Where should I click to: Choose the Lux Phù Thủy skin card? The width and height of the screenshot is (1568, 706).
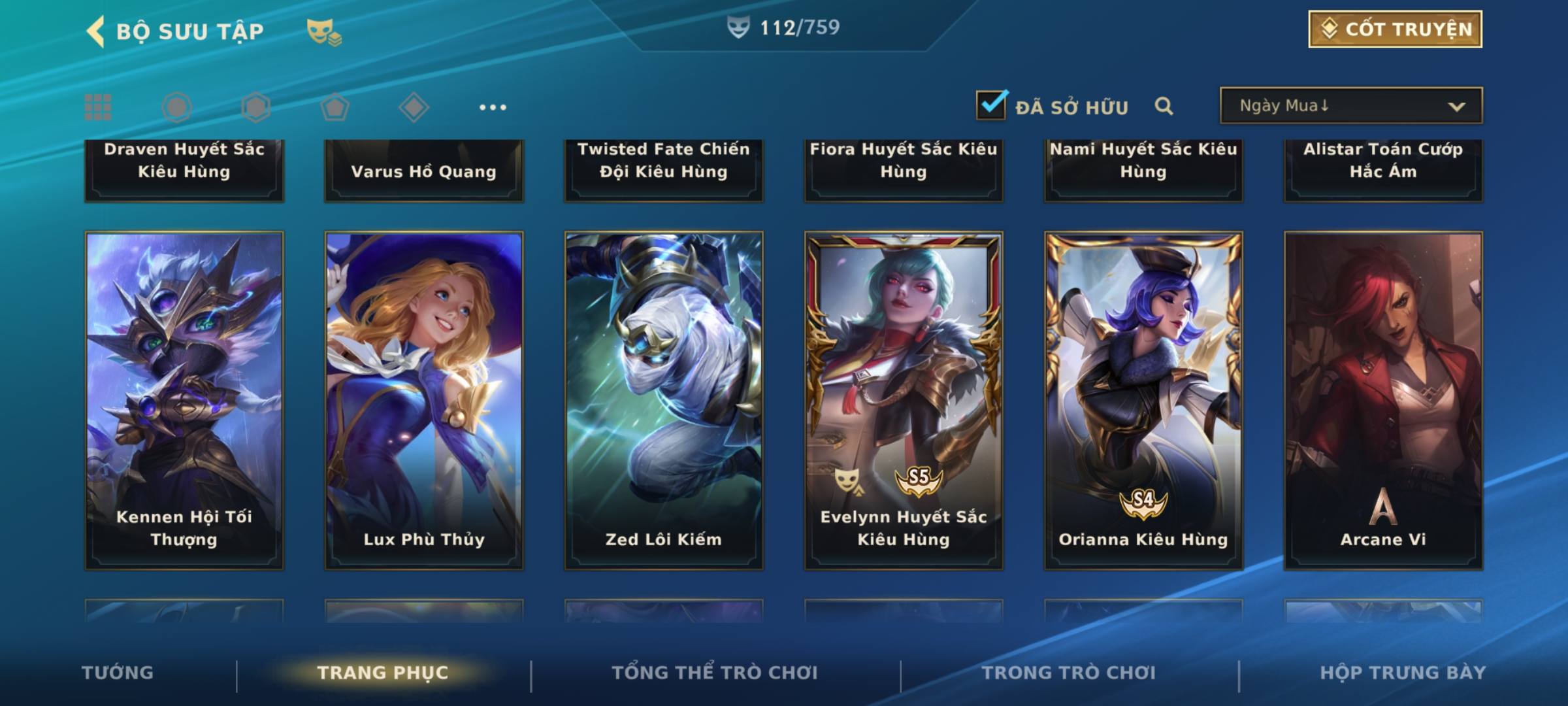tap(424, 400)
